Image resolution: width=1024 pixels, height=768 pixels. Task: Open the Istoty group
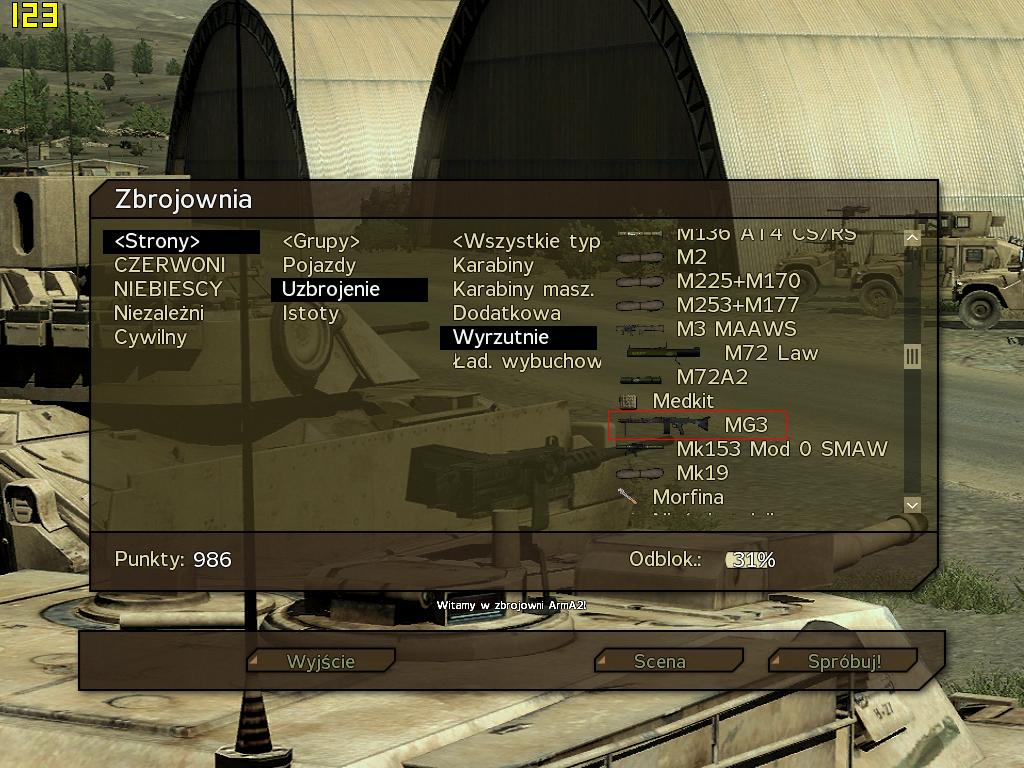(x=310, y=313)
